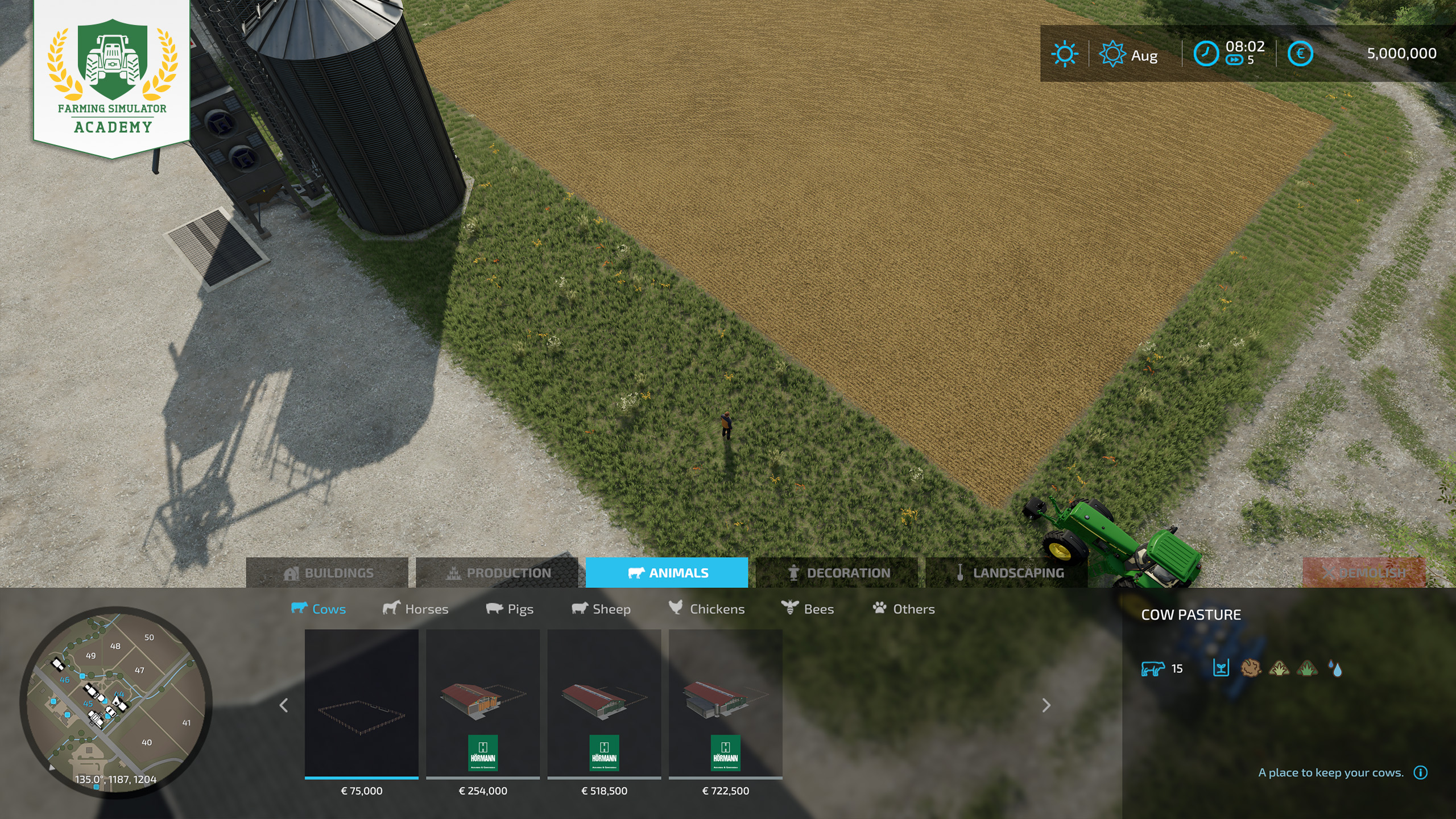The height and width of the screenshot is (819, 1456).
Task: Open the Chickens category
Action: 706,609
